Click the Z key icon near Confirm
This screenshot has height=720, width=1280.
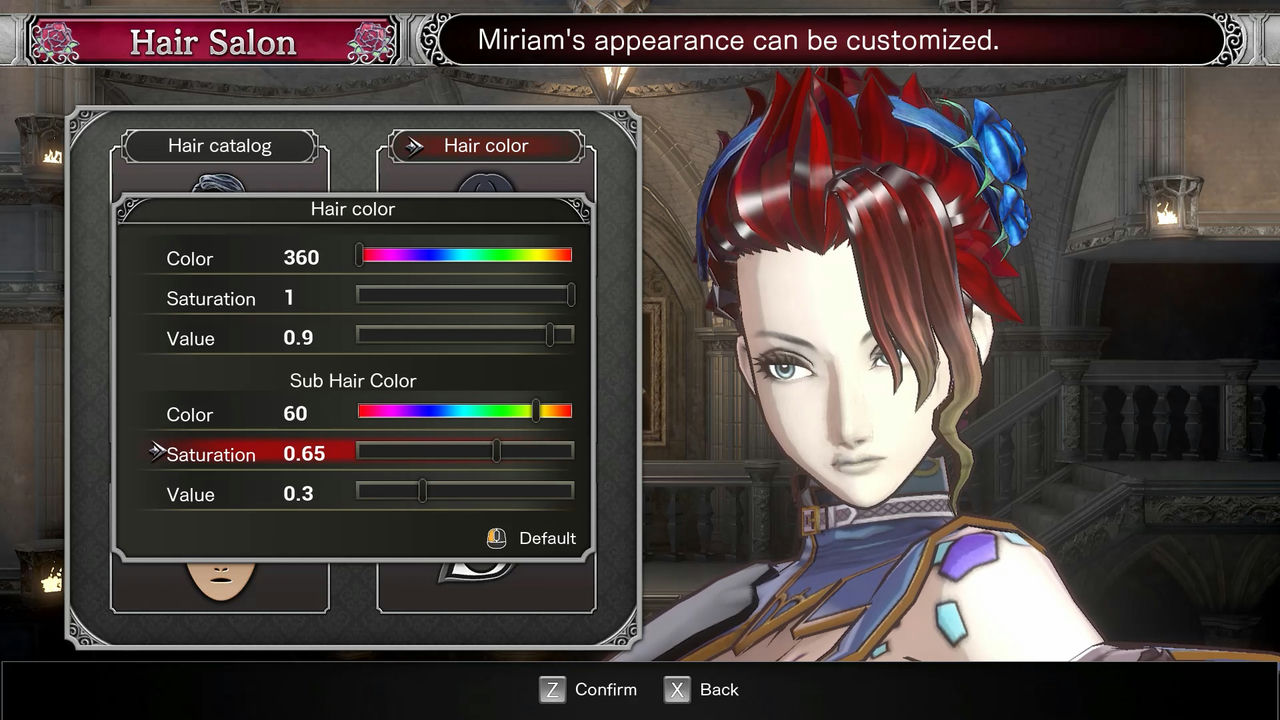pos(552,689)
